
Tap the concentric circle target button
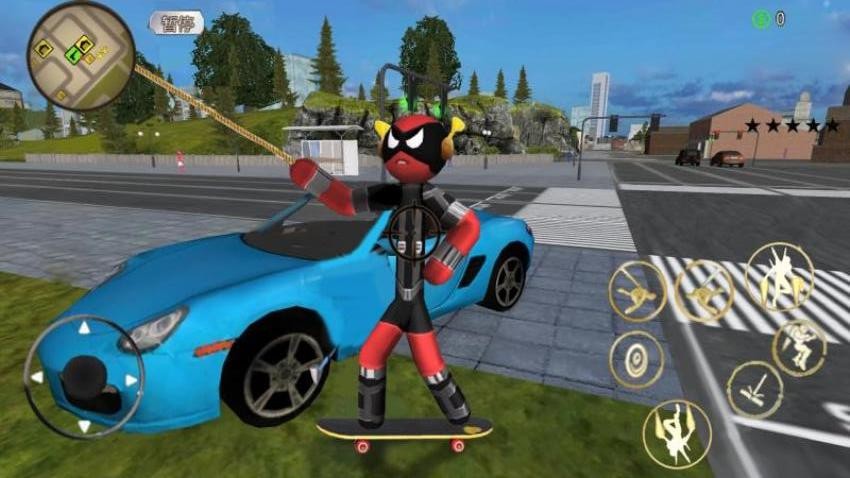tap(636, 359)
